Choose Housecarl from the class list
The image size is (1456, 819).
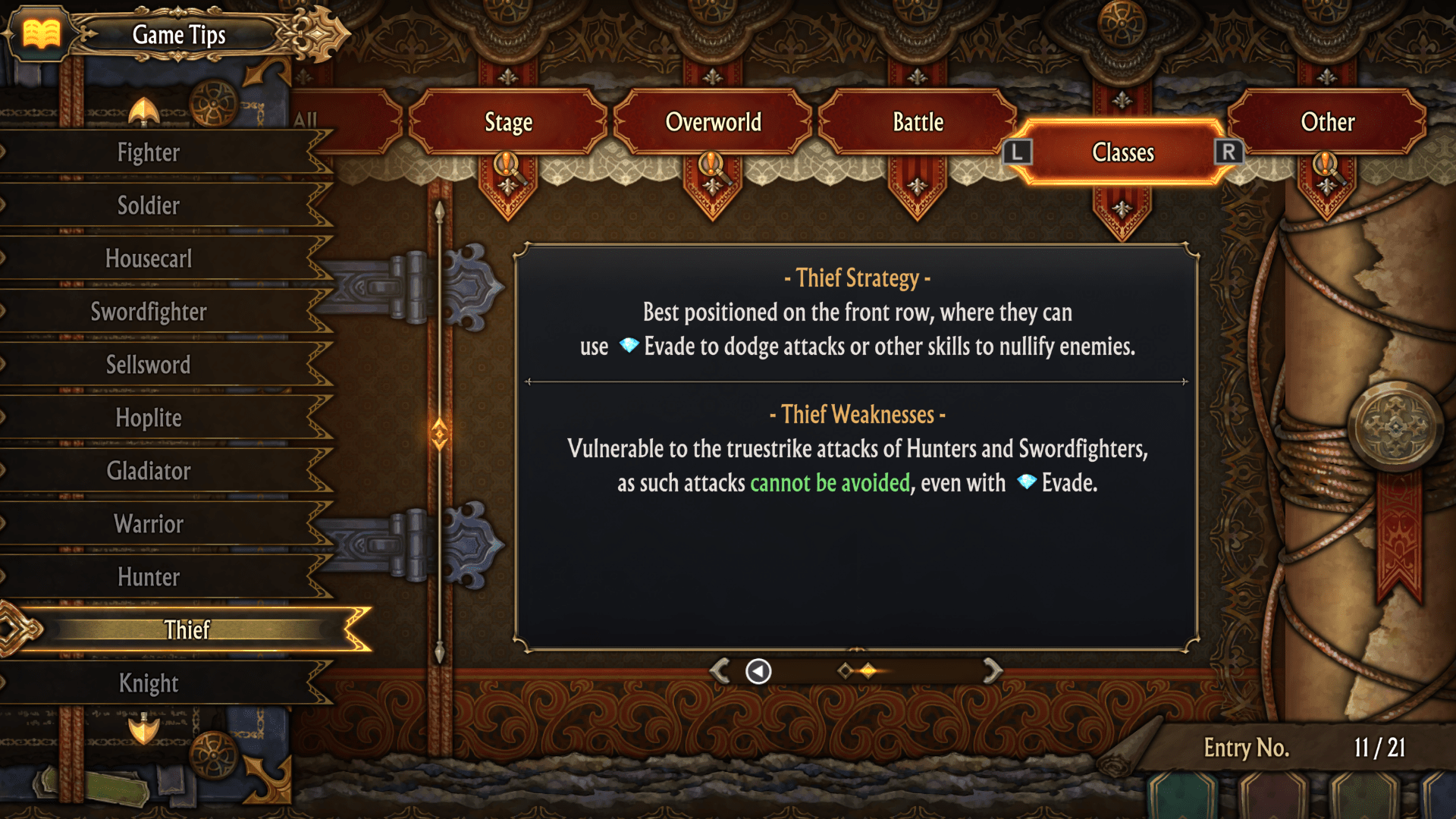click(149, 259)
